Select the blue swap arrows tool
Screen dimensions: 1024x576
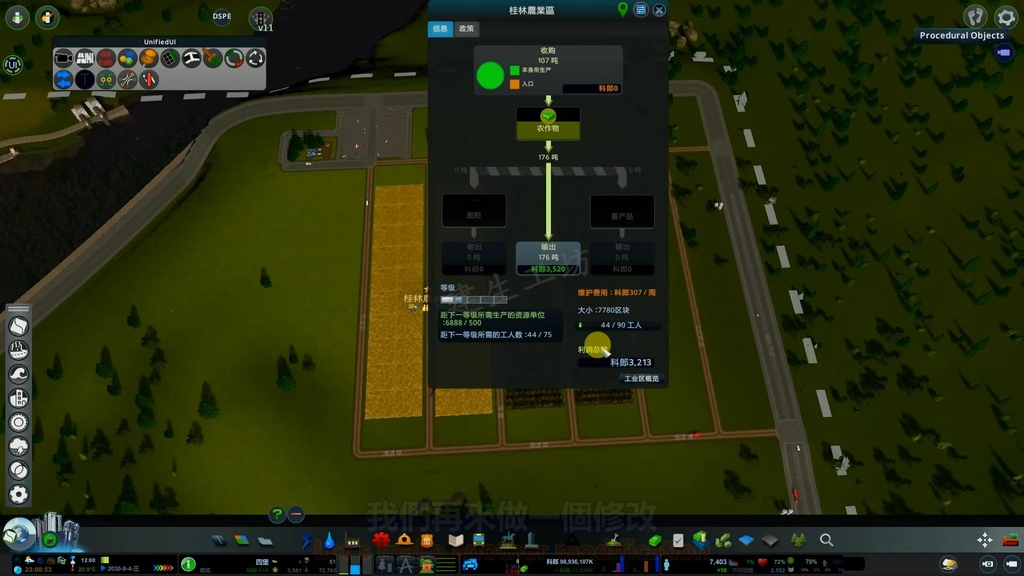tap(64, 80)
